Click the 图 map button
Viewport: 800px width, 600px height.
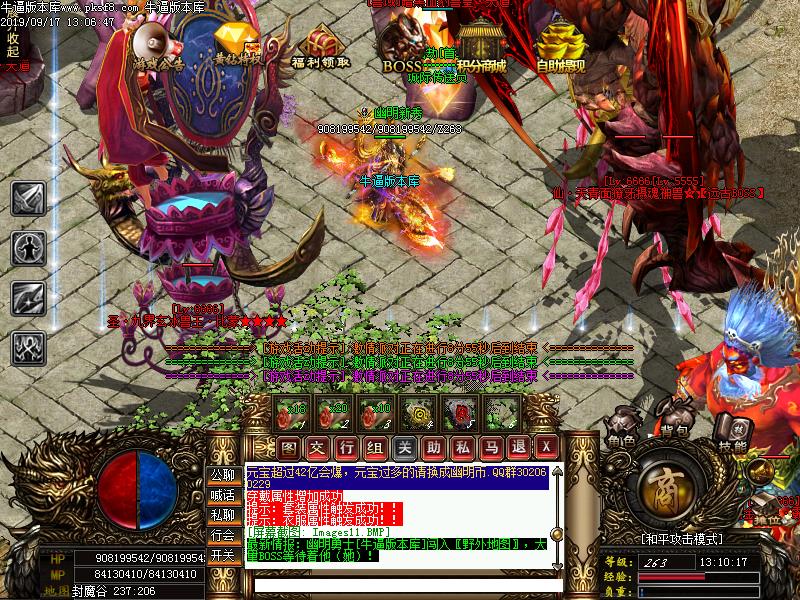coord(288,446)
